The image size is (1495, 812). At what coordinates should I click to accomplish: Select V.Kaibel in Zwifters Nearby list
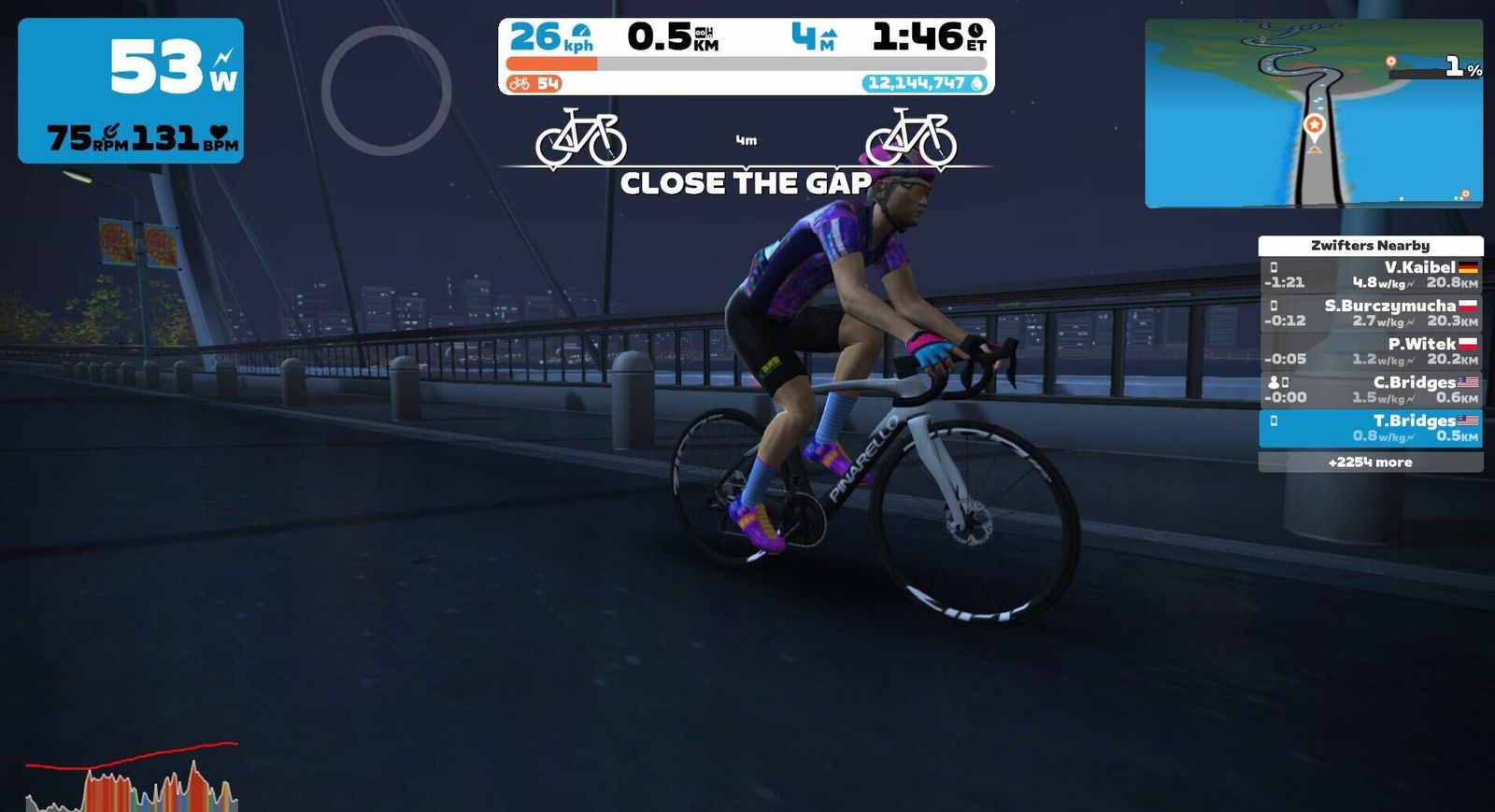click(x=1370, y=275)
